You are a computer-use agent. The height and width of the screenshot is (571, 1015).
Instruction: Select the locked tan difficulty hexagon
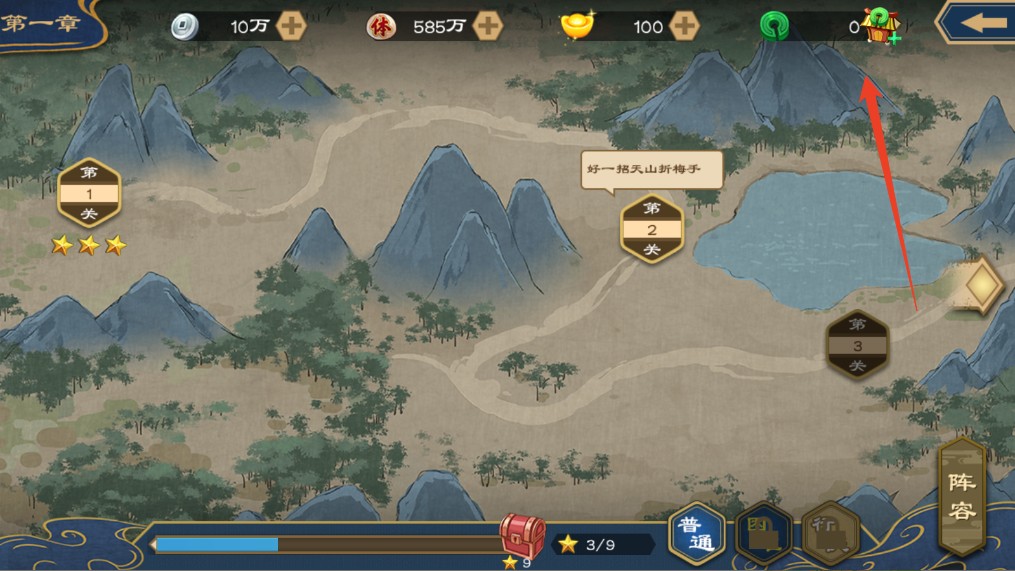pyautogui.click(x=830, y=535)
